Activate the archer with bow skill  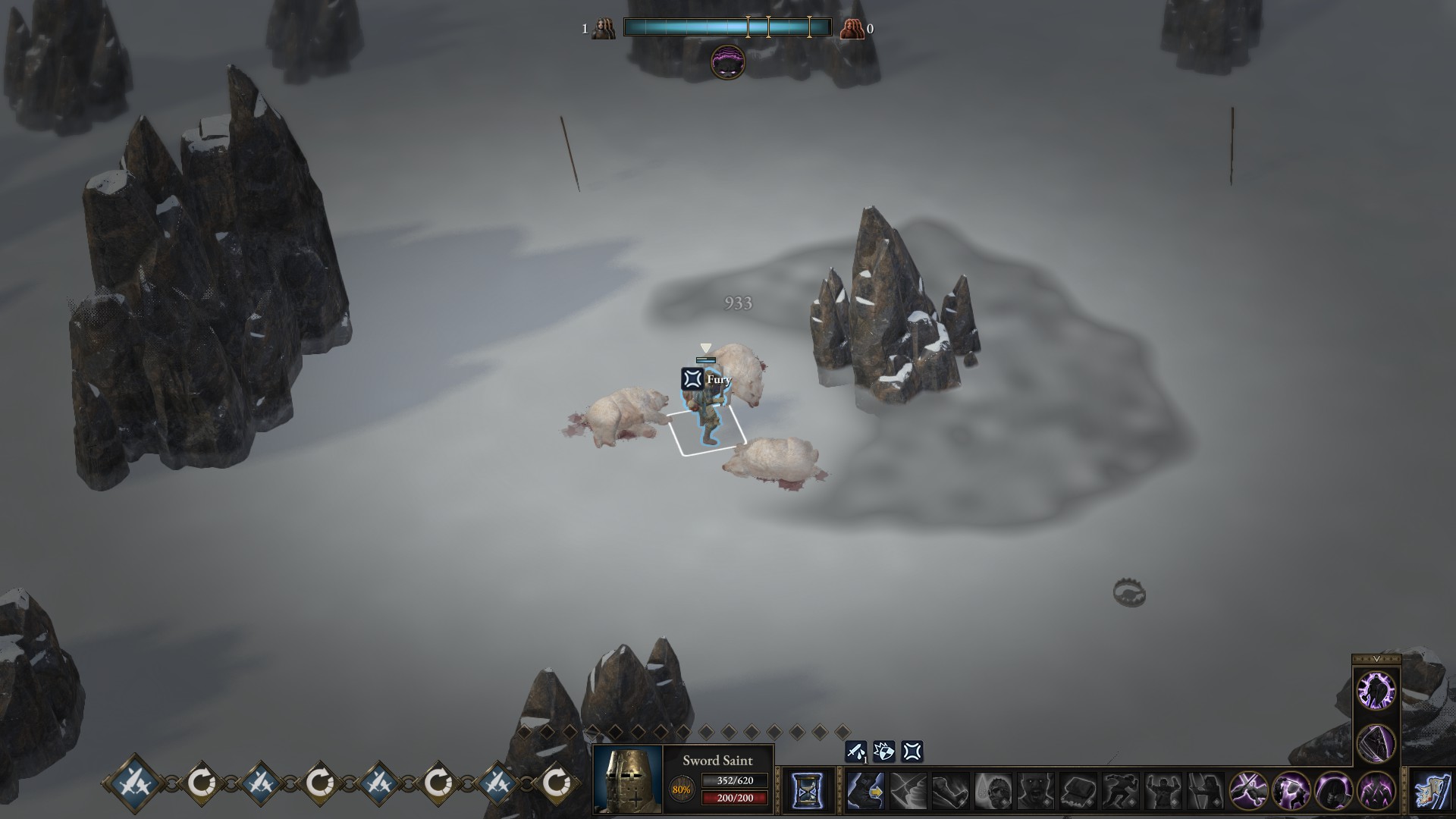[x=1205, y=791]
